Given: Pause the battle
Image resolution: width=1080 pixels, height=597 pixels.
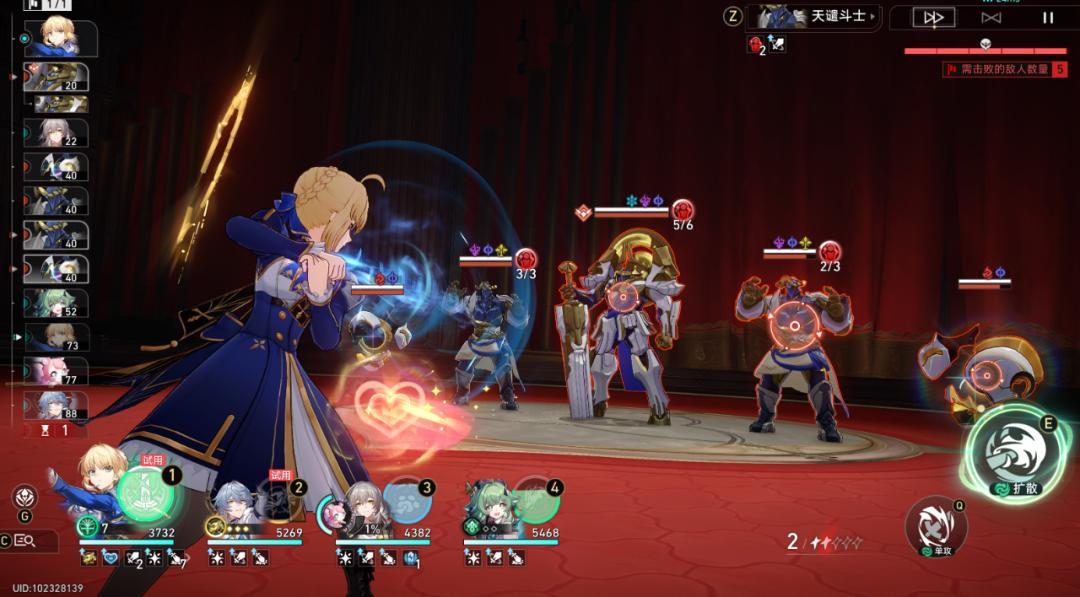Looking at the screenshot, I should tap(1048, 17).
